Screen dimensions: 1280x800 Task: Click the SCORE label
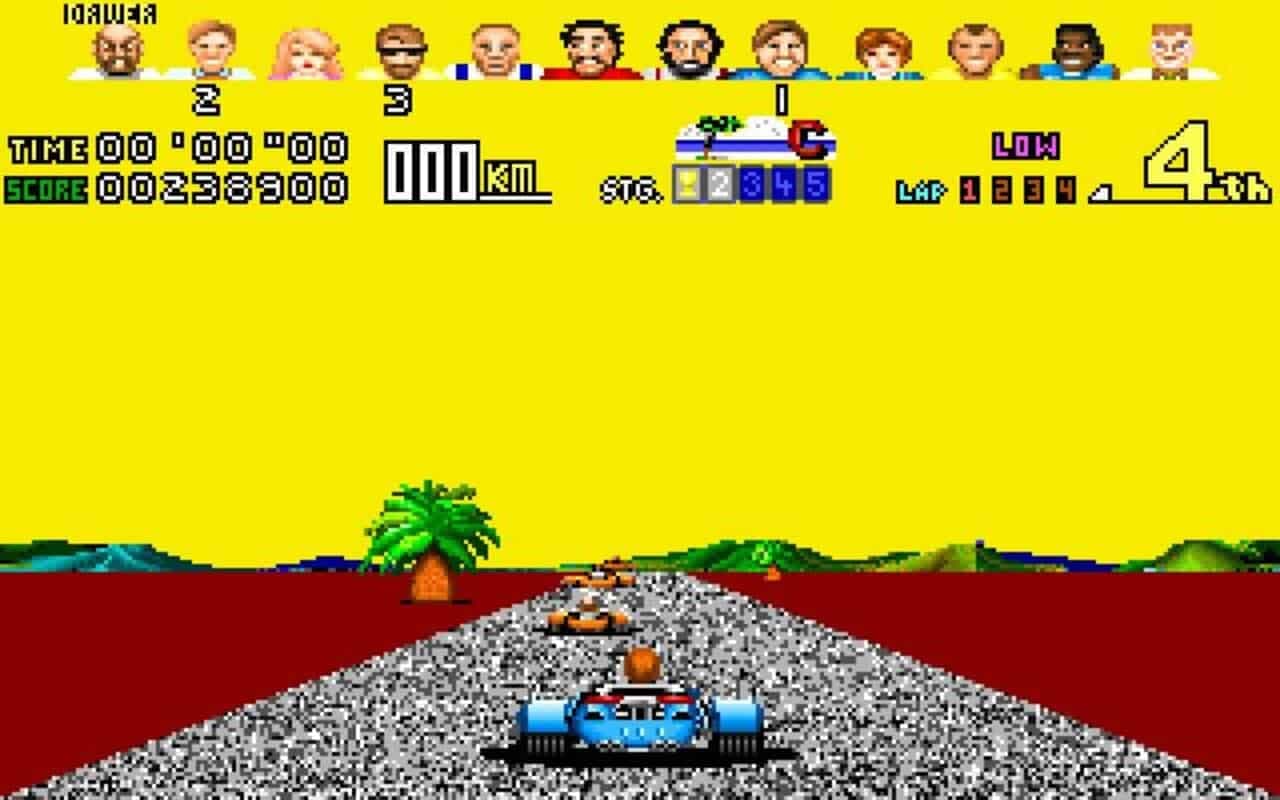click(45, 185)
